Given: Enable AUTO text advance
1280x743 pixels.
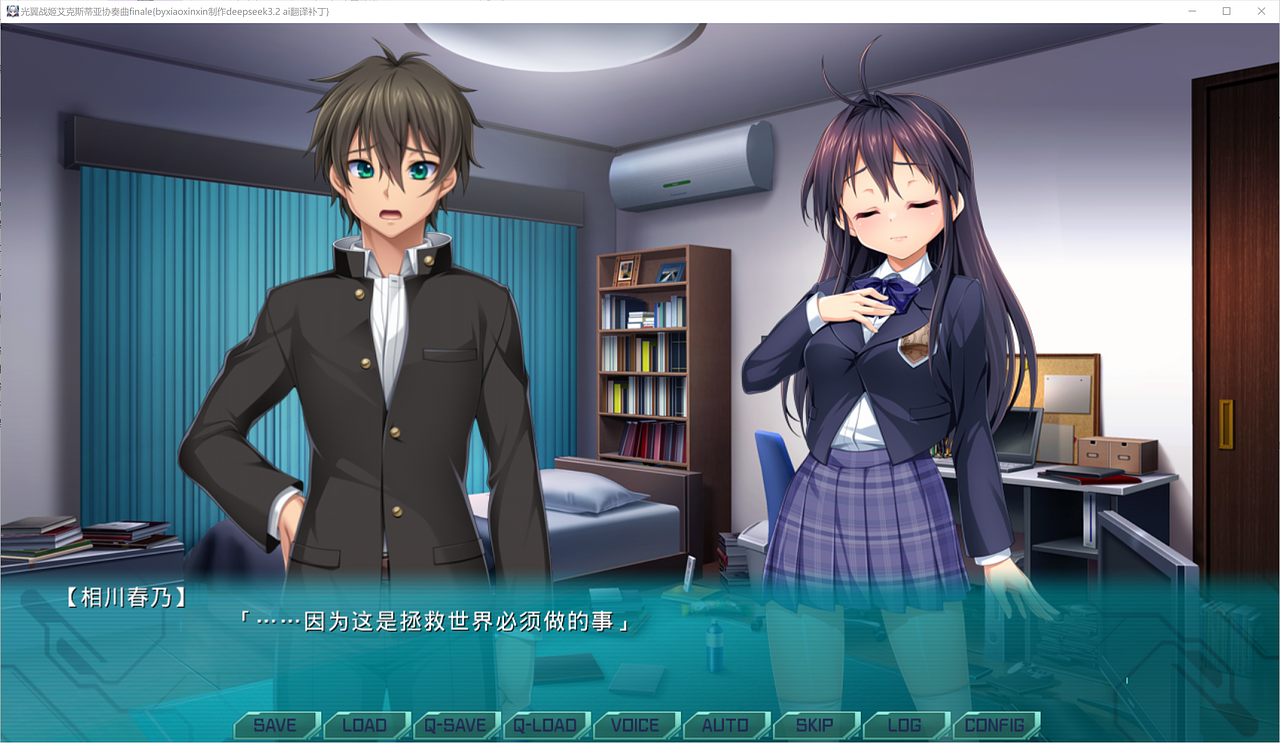Looking at the screenshot, I should point(725,725).
